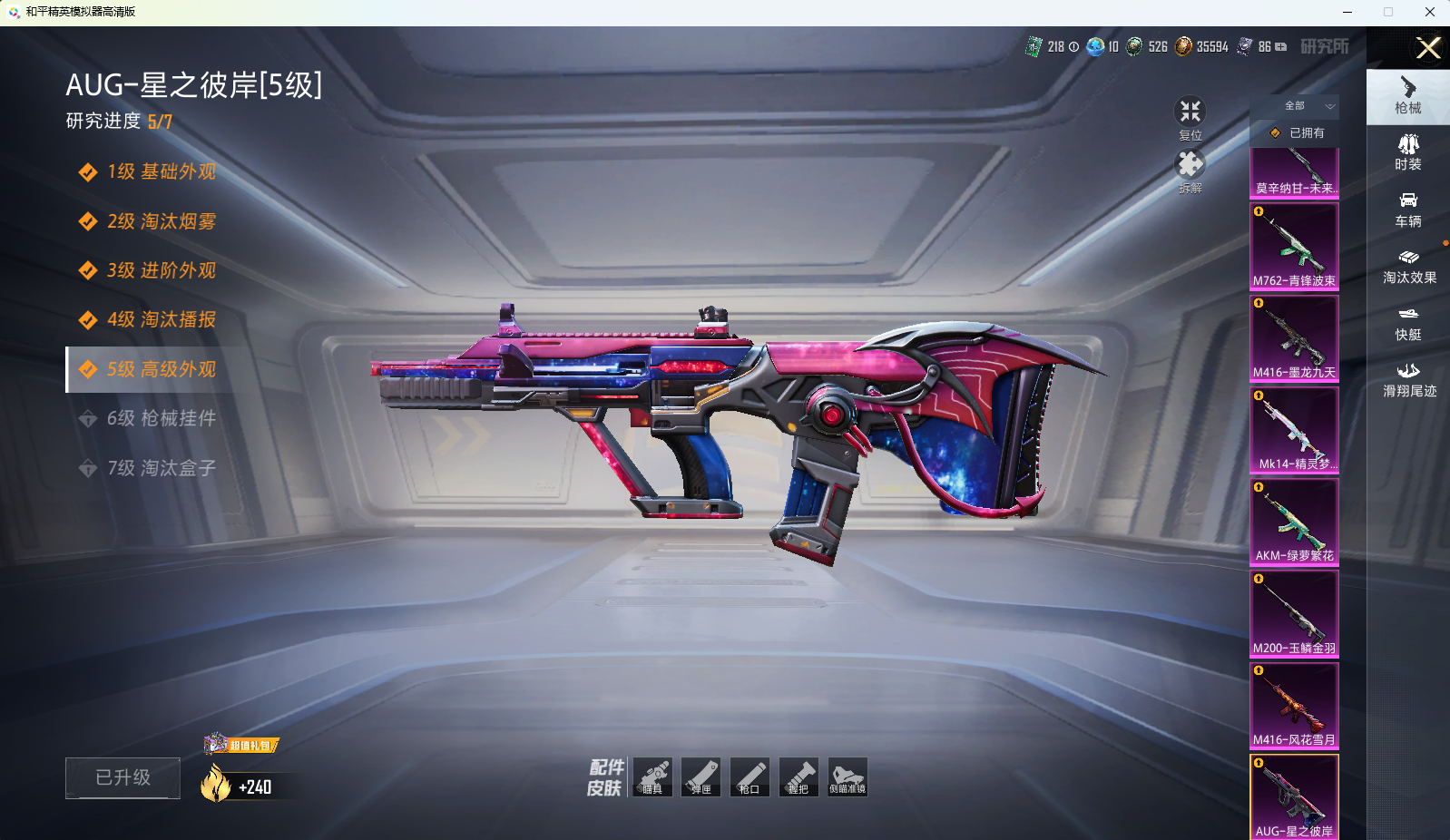
Task: Pick the AKM-绿萝繁花 skin thumbnail
Action: tap(1294, 521)
